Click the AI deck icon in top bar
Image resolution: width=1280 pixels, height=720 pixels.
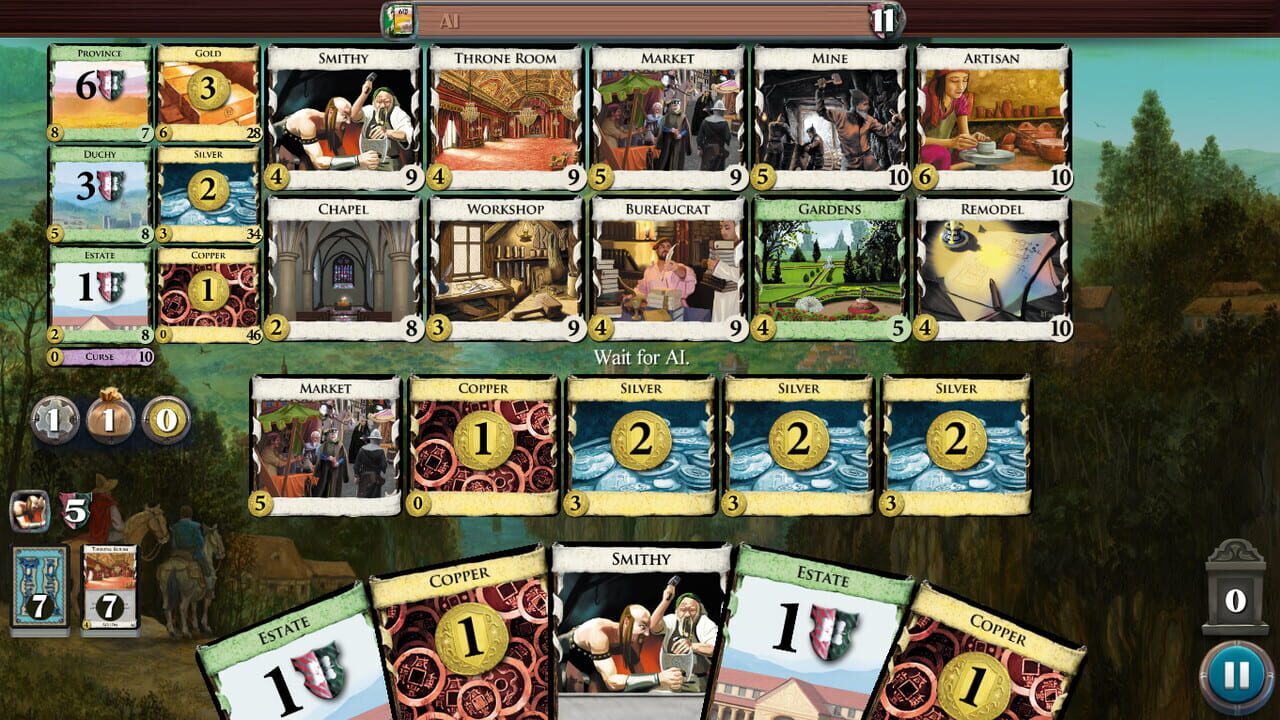[x=402, y=19]
